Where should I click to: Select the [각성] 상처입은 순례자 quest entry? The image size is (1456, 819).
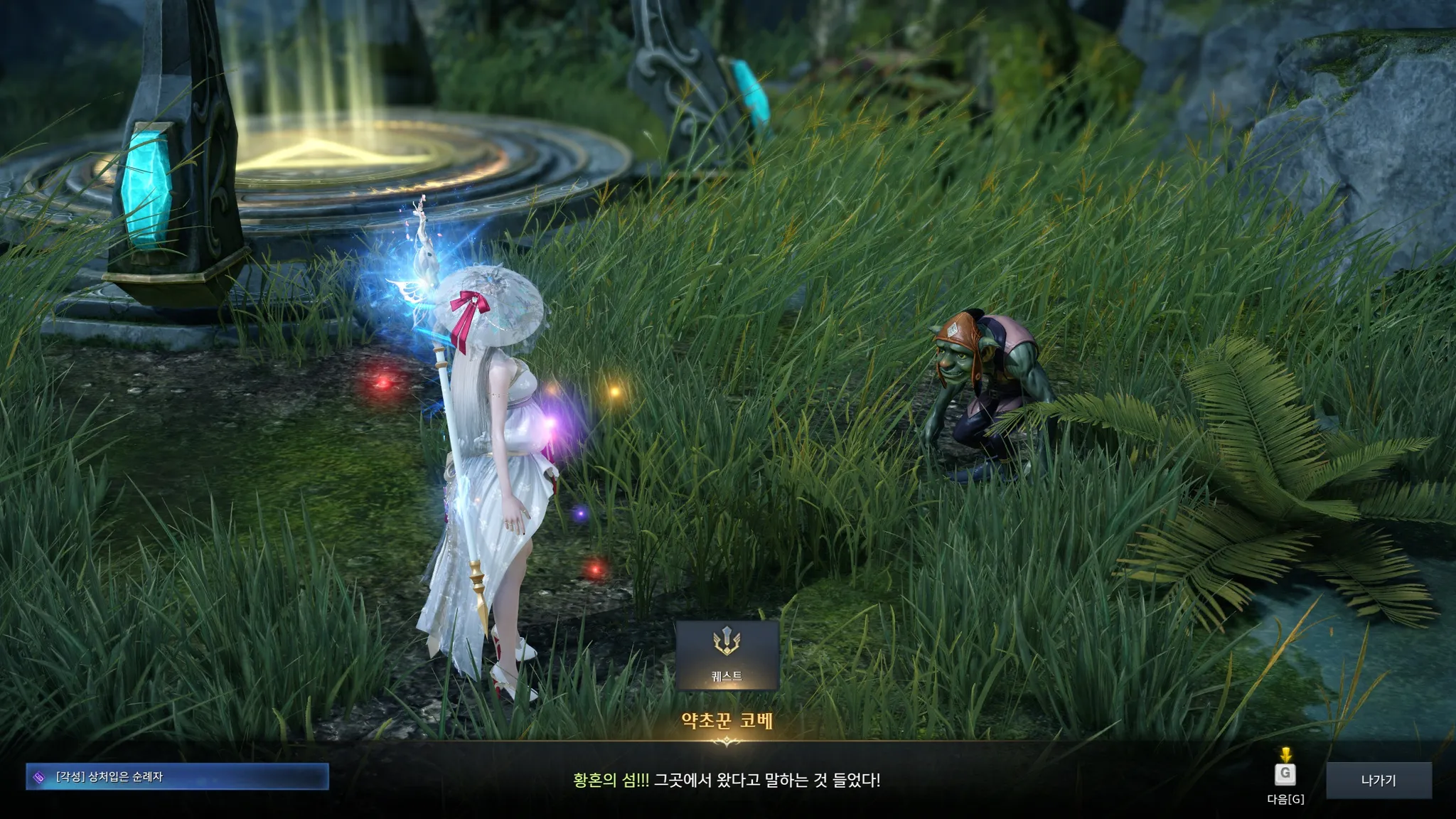178,777
